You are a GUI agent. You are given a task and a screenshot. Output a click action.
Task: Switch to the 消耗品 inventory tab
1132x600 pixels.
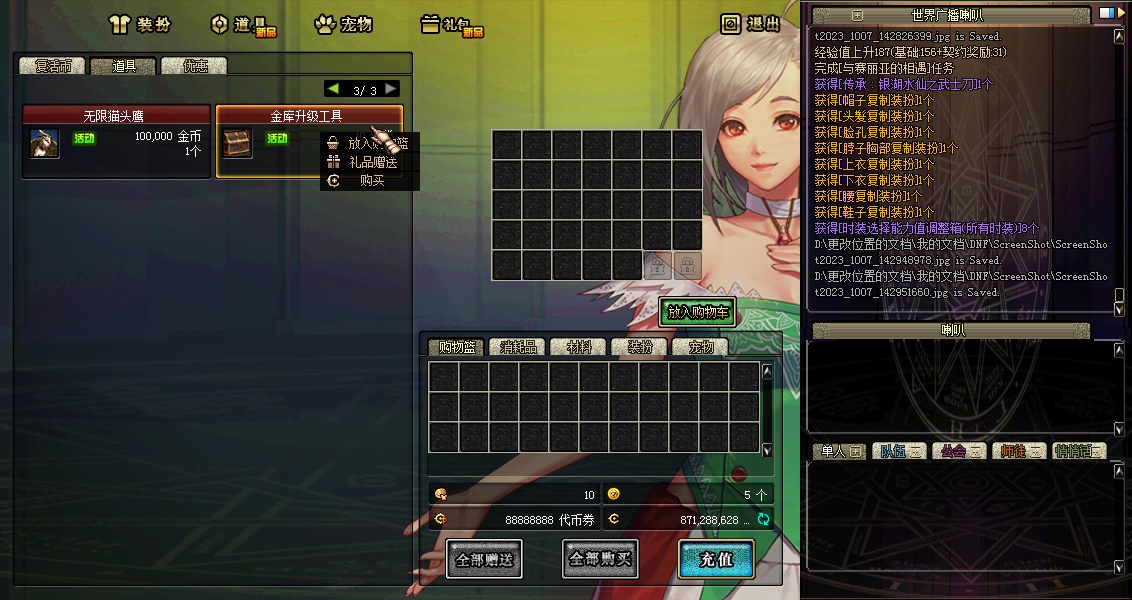point(518,347)
